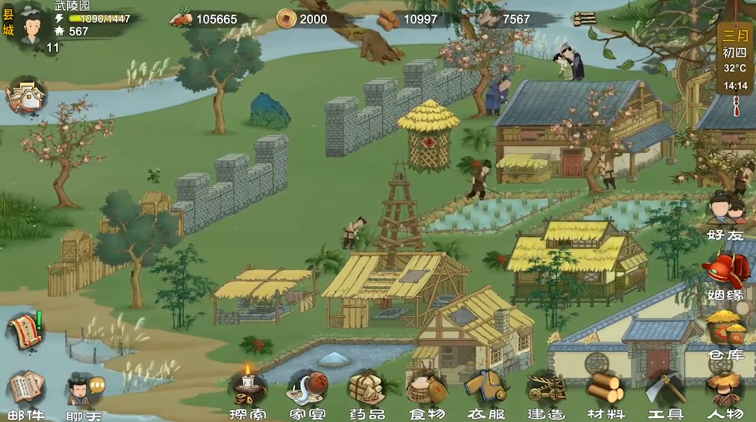Viewport: 756px width, 422px height.
Task: Select the 药品 (medicine) category
Action: coord(366,390)
